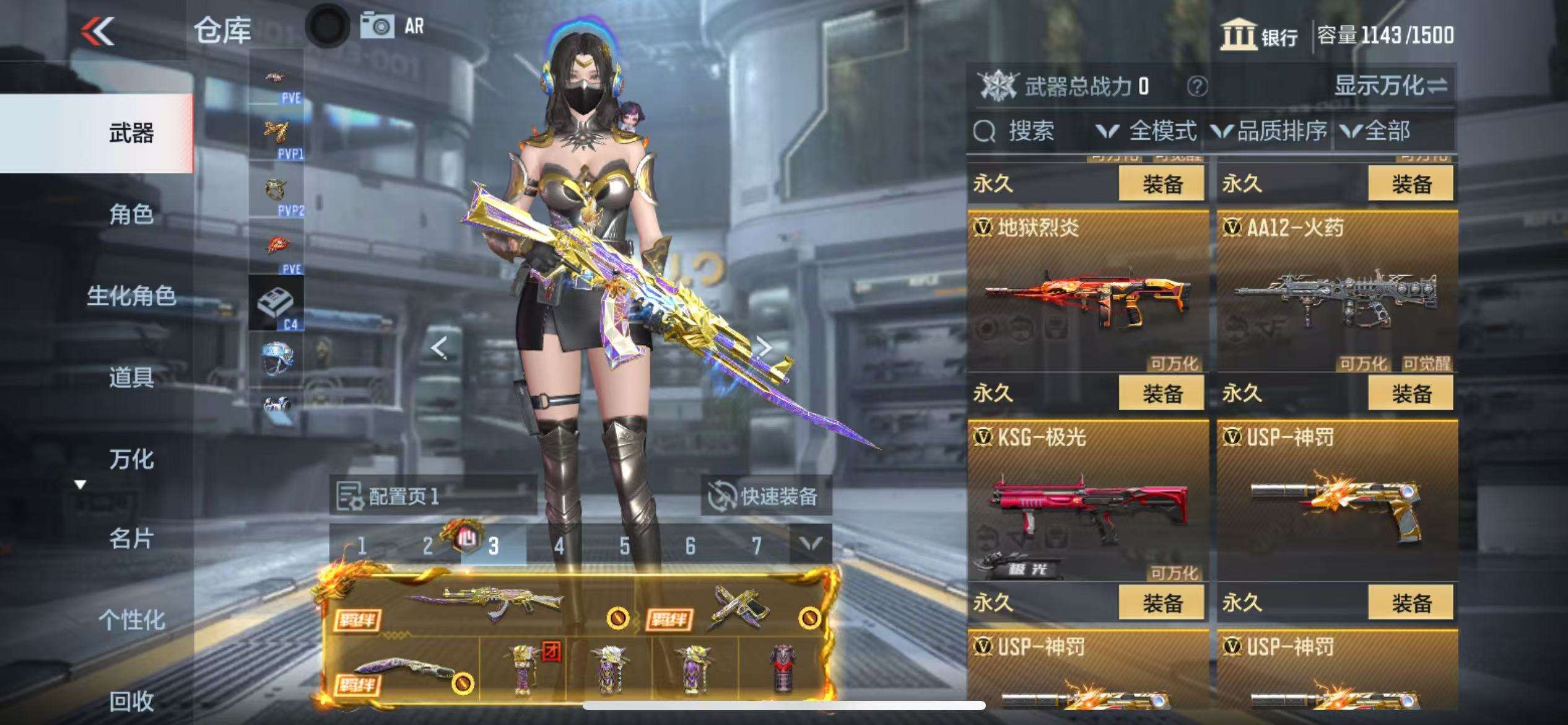Screen dimensions: 1568x725
Task: Choose the KSG-极光 shotgun card
Action: coord(1087,501)
